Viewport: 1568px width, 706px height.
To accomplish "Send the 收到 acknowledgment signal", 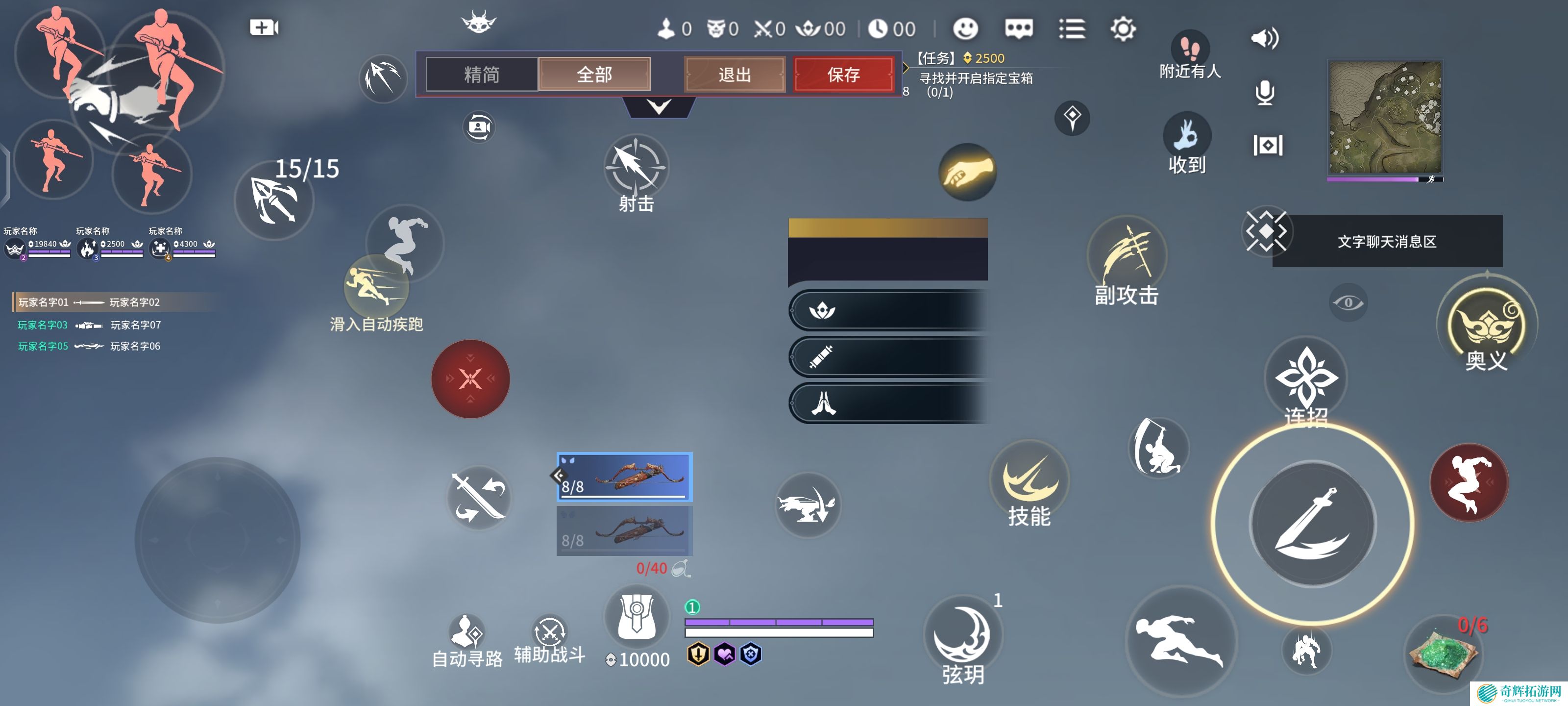I will [1187, 143].
